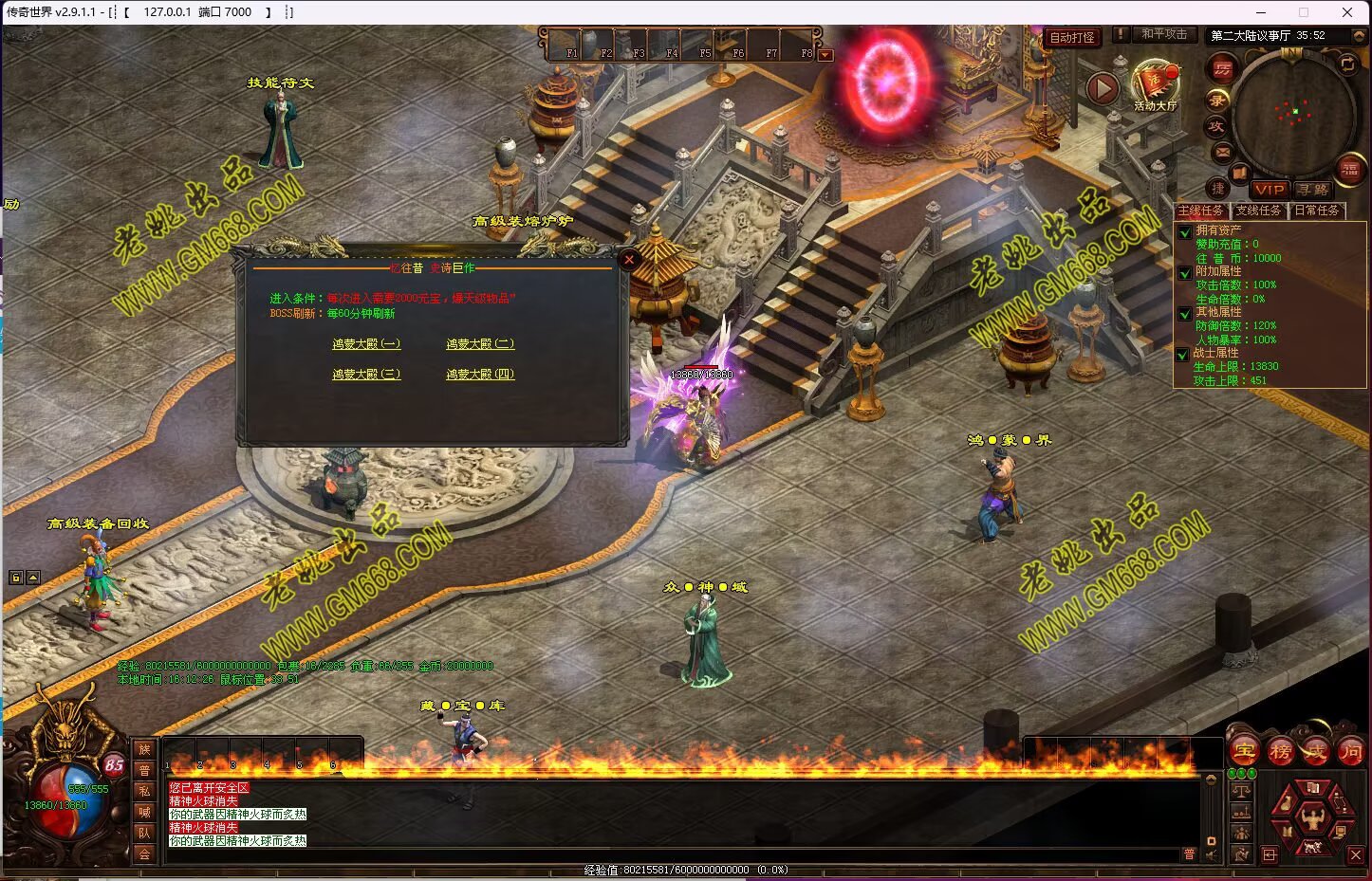Image resolution: width=1372 pixels, height=881 pixels.
Task: Switch to the 支线任务 side quest tab
Action: pos(1258,211)
